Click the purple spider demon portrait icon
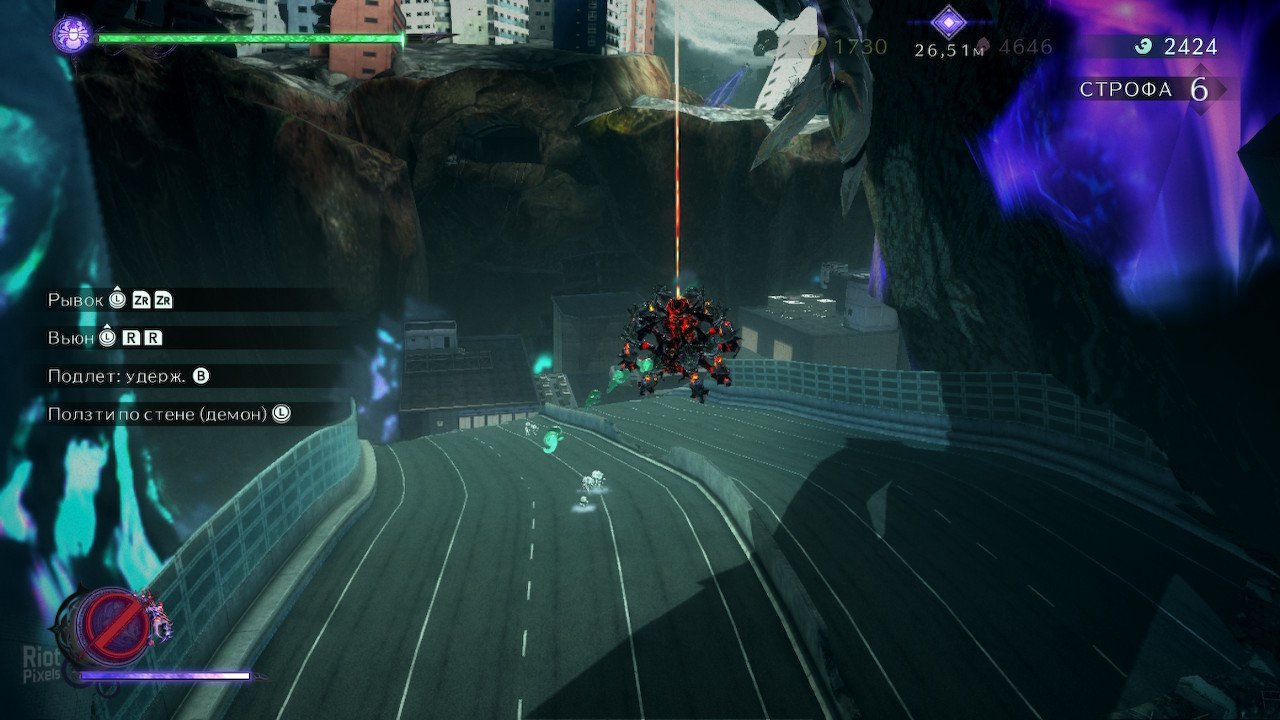 [72, 36]
